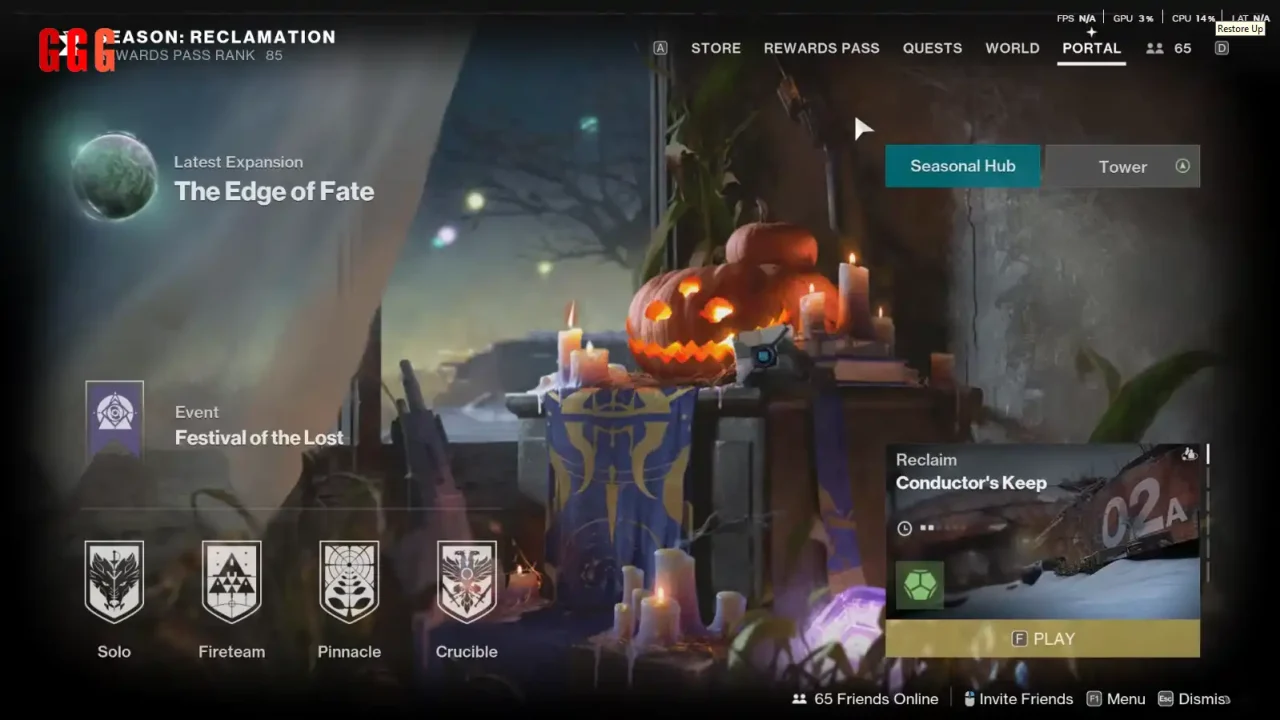Click the Invite Friends controller icon
This screenshot has width=1280, height=720.
point(968,698)
